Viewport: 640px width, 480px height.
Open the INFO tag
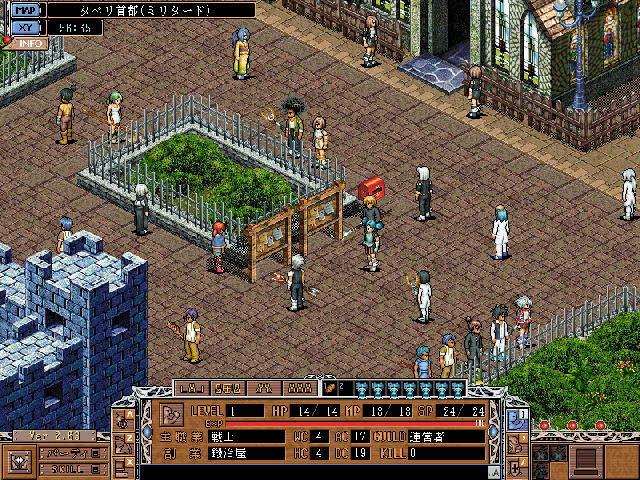[30, 44]
